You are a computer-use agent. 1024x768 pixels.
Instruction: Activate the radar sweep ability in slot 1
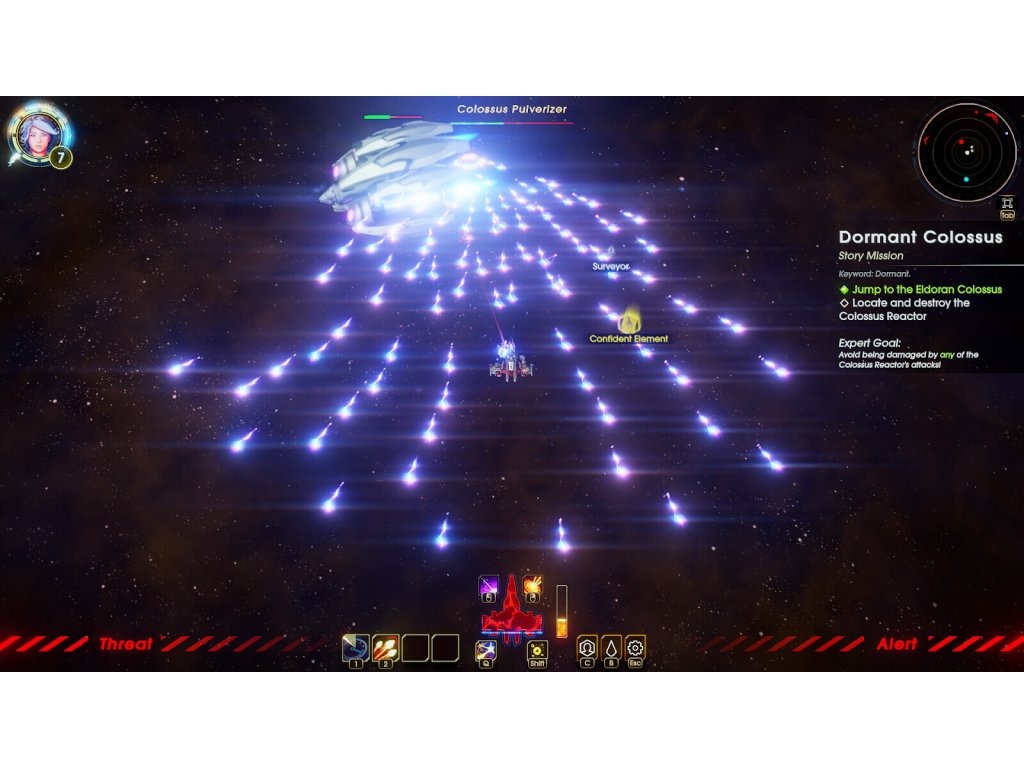click(x=356, y=648)
